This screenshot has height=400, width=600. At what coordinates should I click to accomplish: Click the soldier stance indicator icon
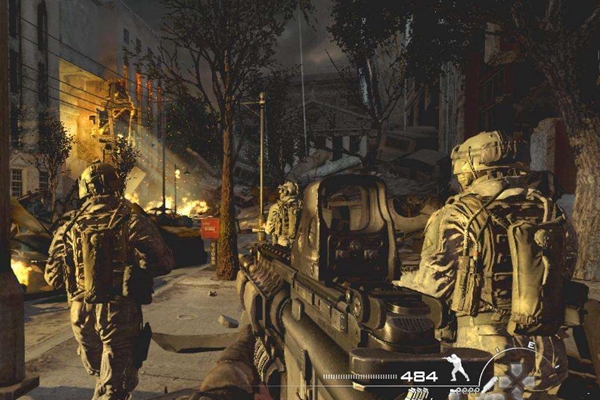(x=457, y=369)
